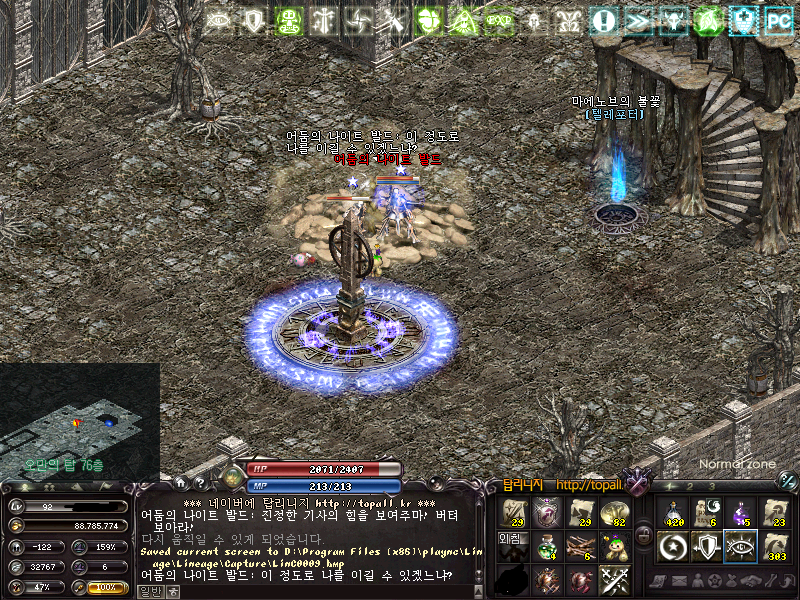Image resolution: width=800 pixels, height=600 pixels.
Task: Use the potion stack showing 420
Action: 673,513
